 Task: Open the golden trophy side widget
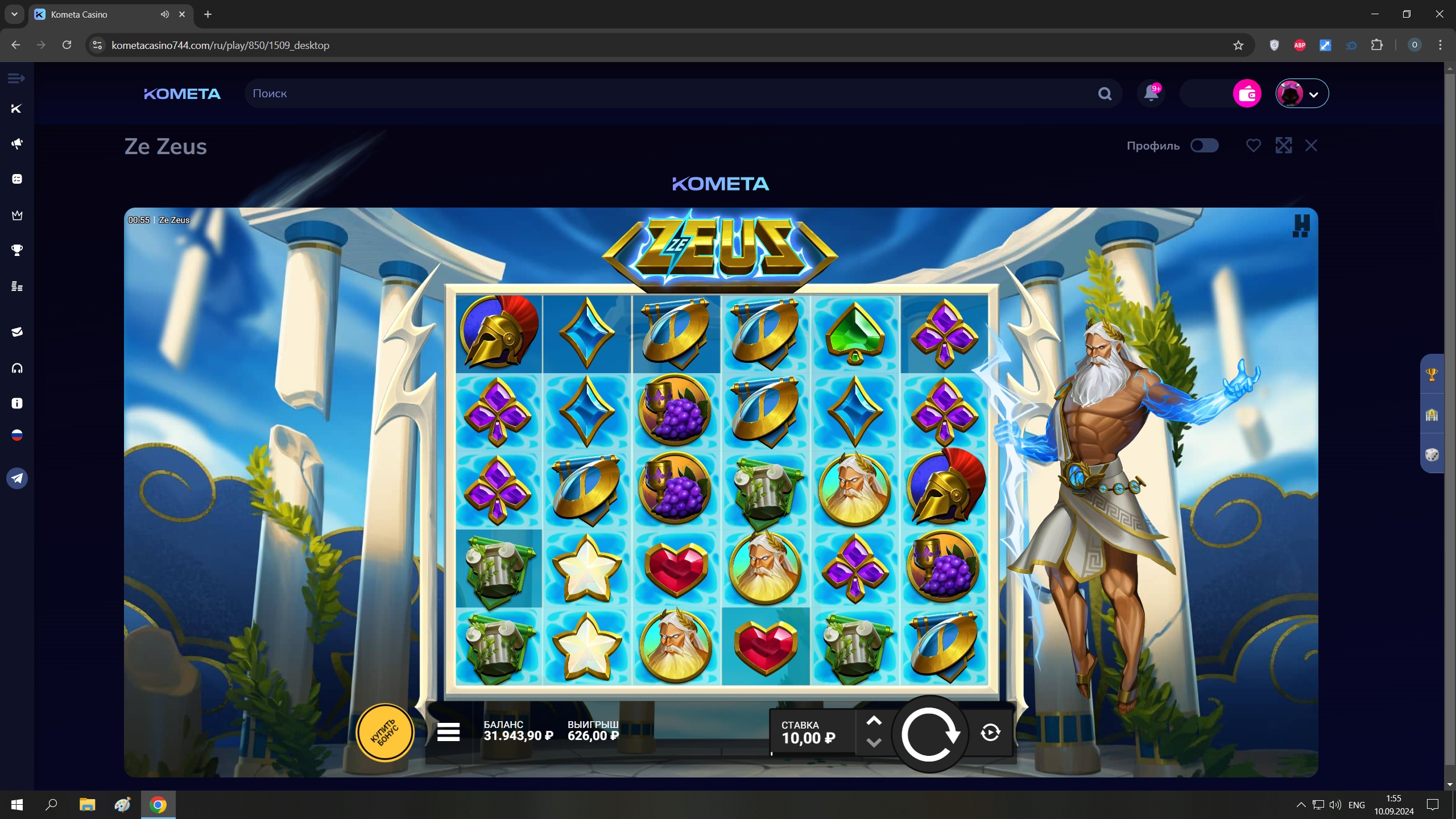[x=1432, y=374]
